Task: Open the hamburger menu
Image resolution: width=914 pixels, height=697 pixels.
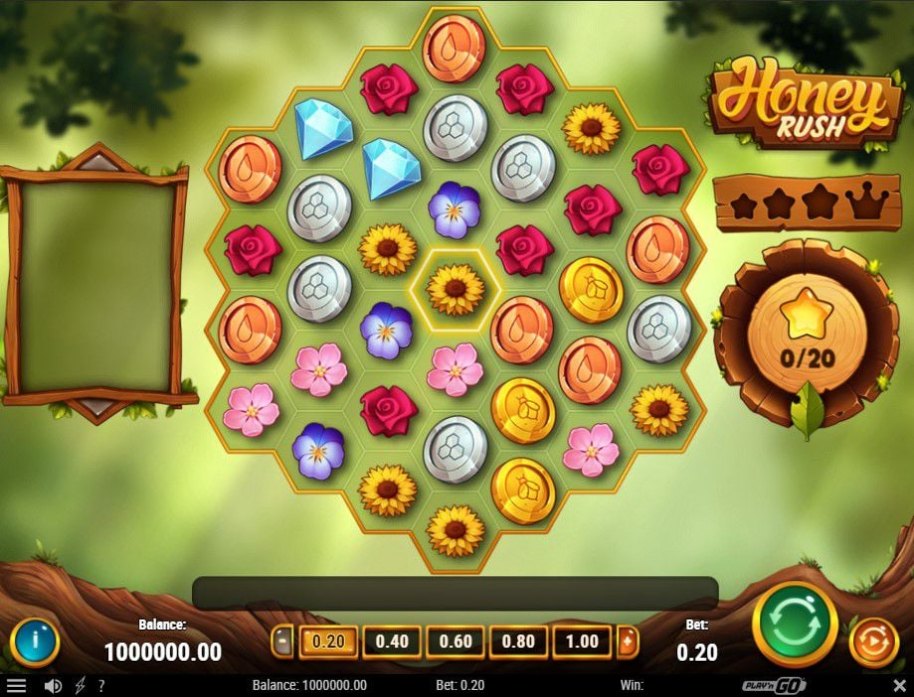Action: [x=17, y=686]
